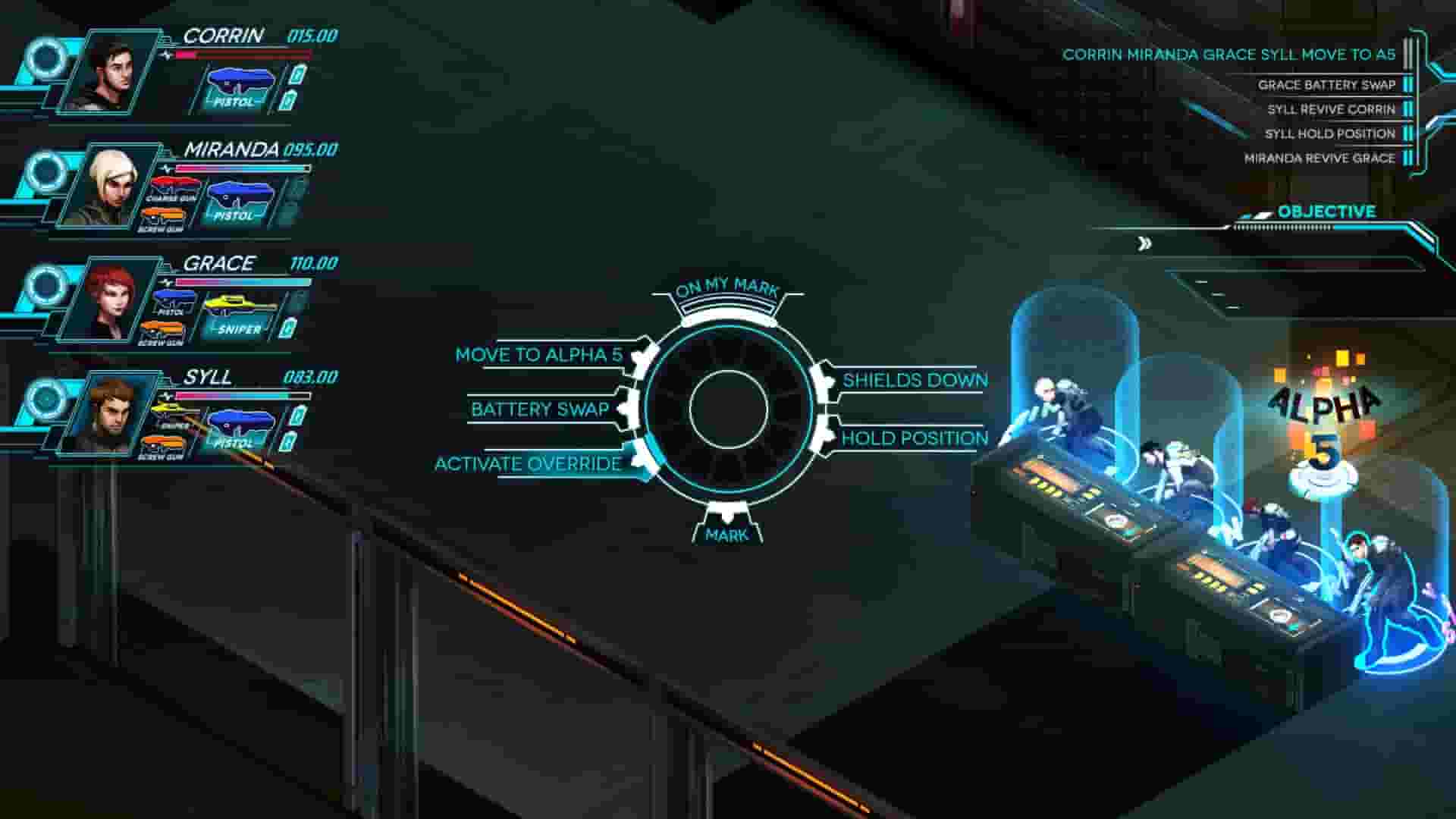
Task: Select Miranda's Charge Gun icon
Action: click(x=174, y=182)
